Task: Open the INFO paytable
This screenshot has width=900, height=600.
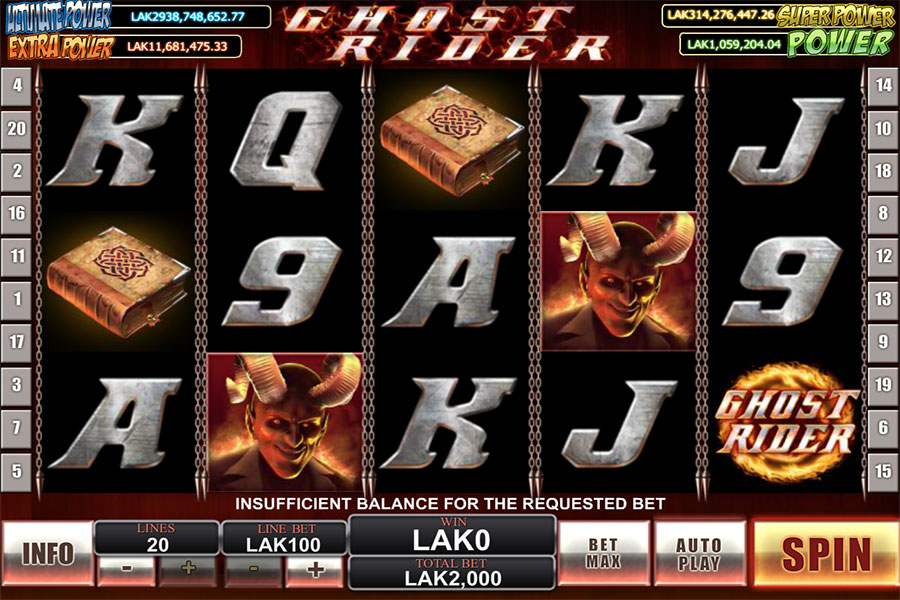Action: 47,553
